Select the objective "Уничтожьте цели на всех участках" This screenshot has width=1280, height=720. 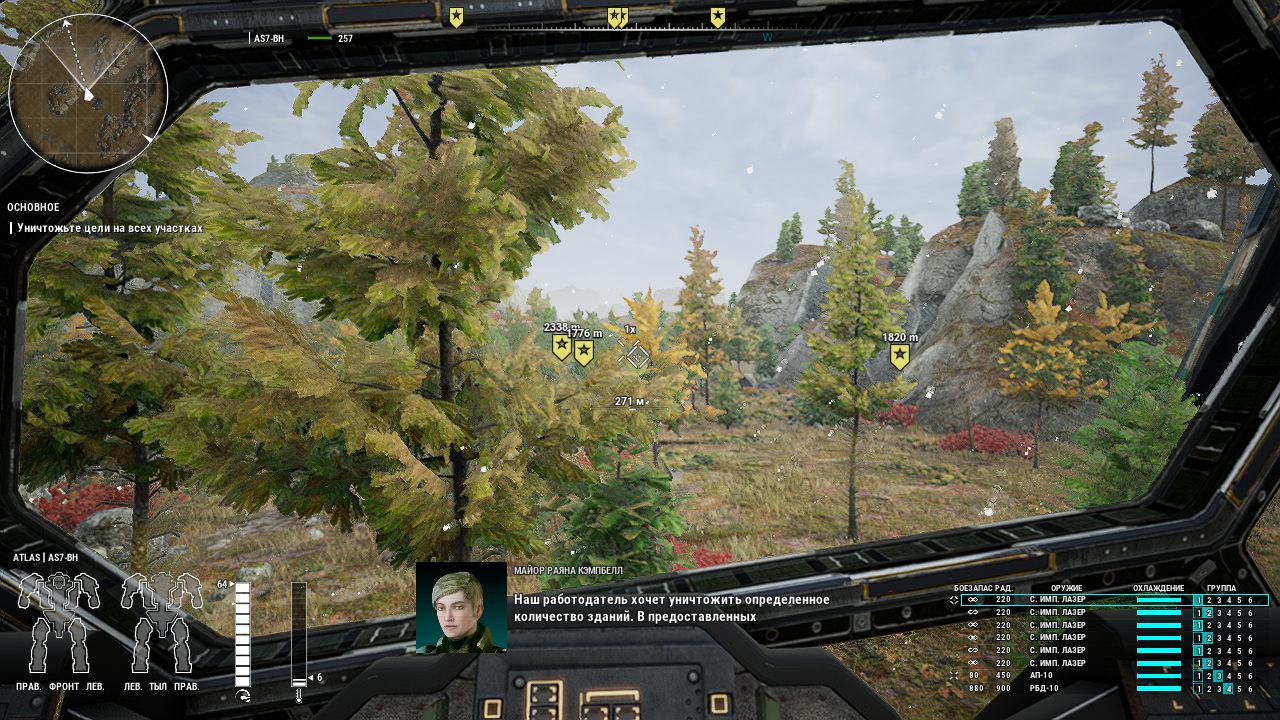[x=109, y=228]
